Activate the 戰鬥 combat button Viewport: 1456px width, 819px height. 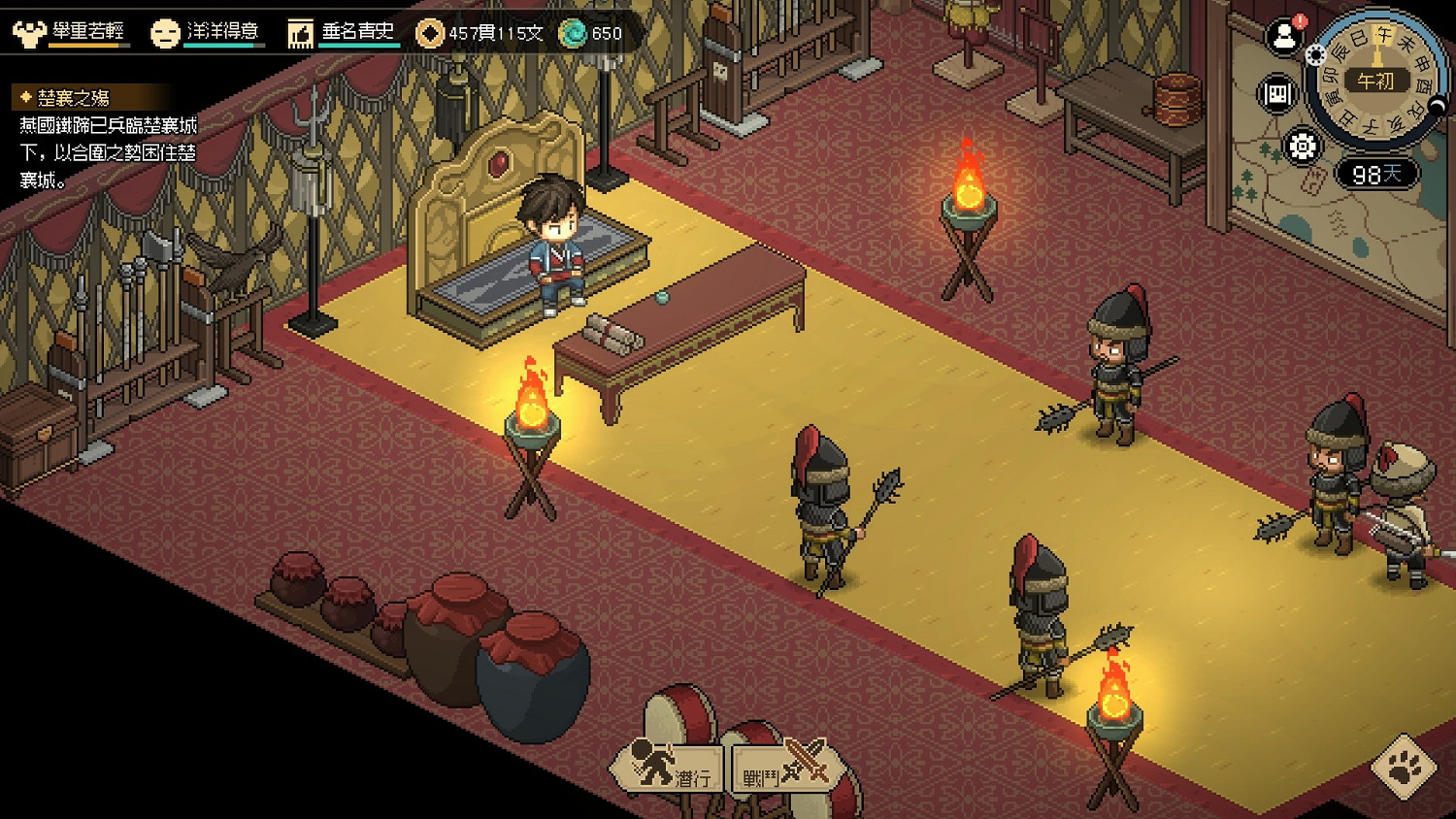coord(784,770)
